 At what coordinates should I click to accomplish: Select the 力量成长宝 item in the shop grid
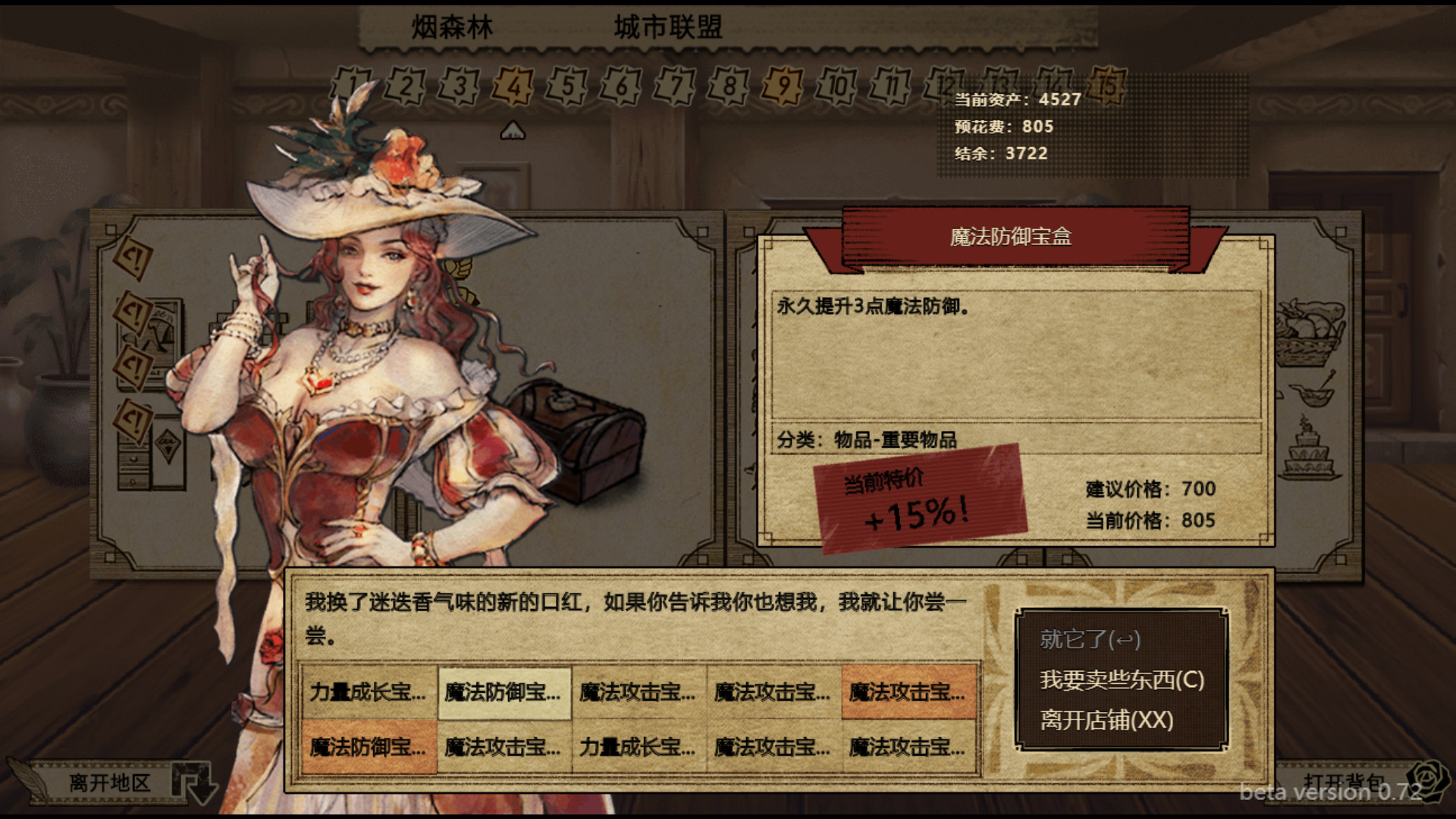[x=369, y=692]
